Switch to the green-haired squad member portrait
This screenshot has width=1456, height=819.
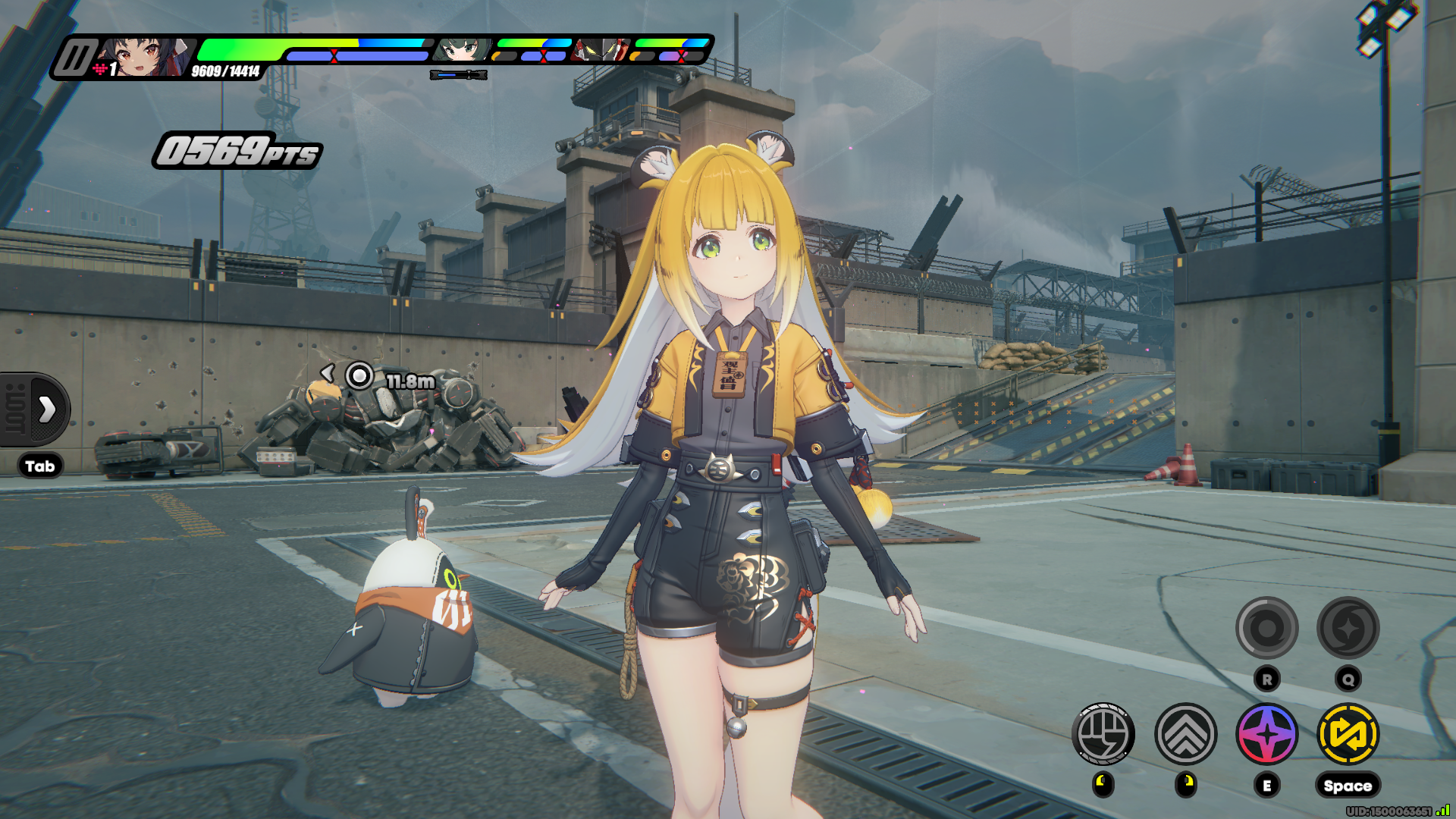tap(462, 50)
